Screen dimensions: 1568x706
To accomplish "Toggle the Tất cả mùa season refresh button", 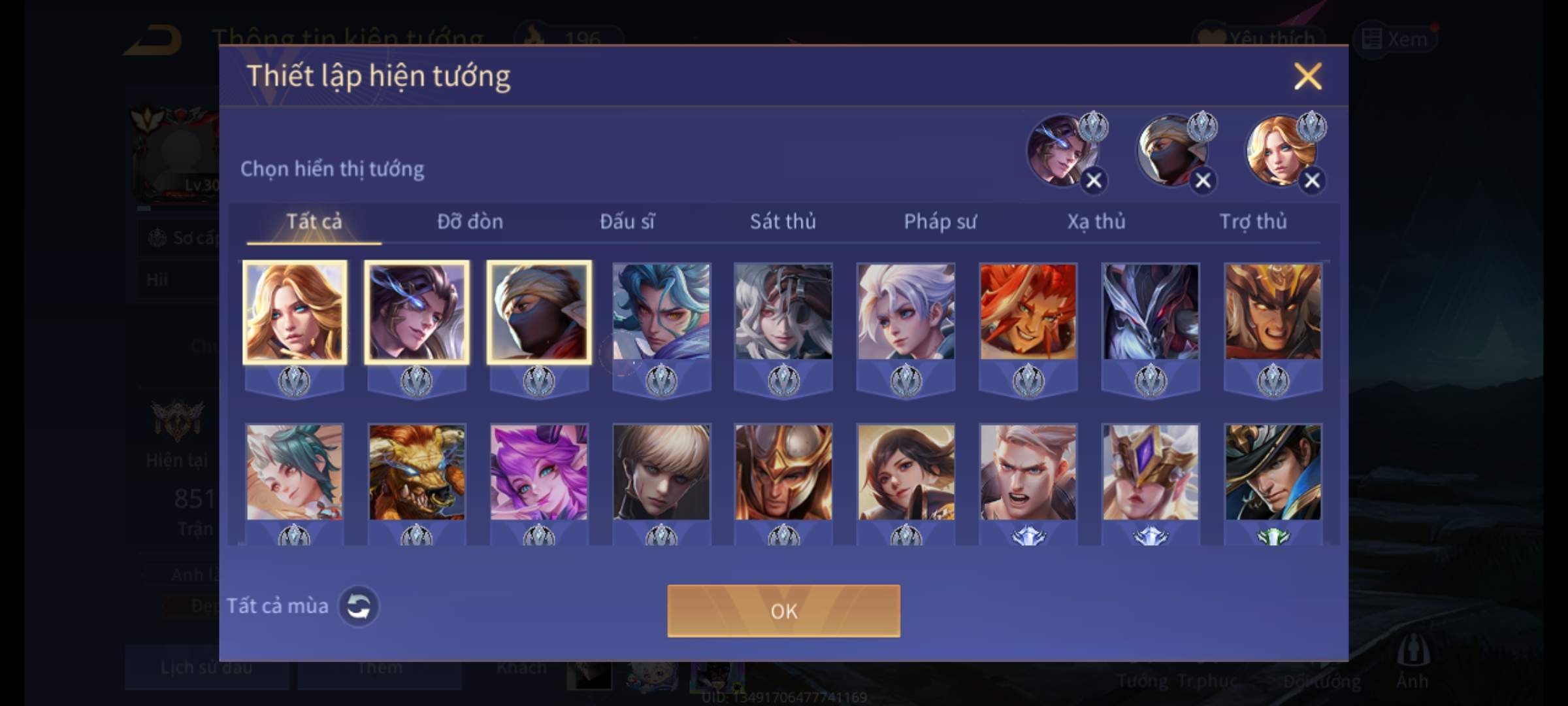I will tap(358, 607).
